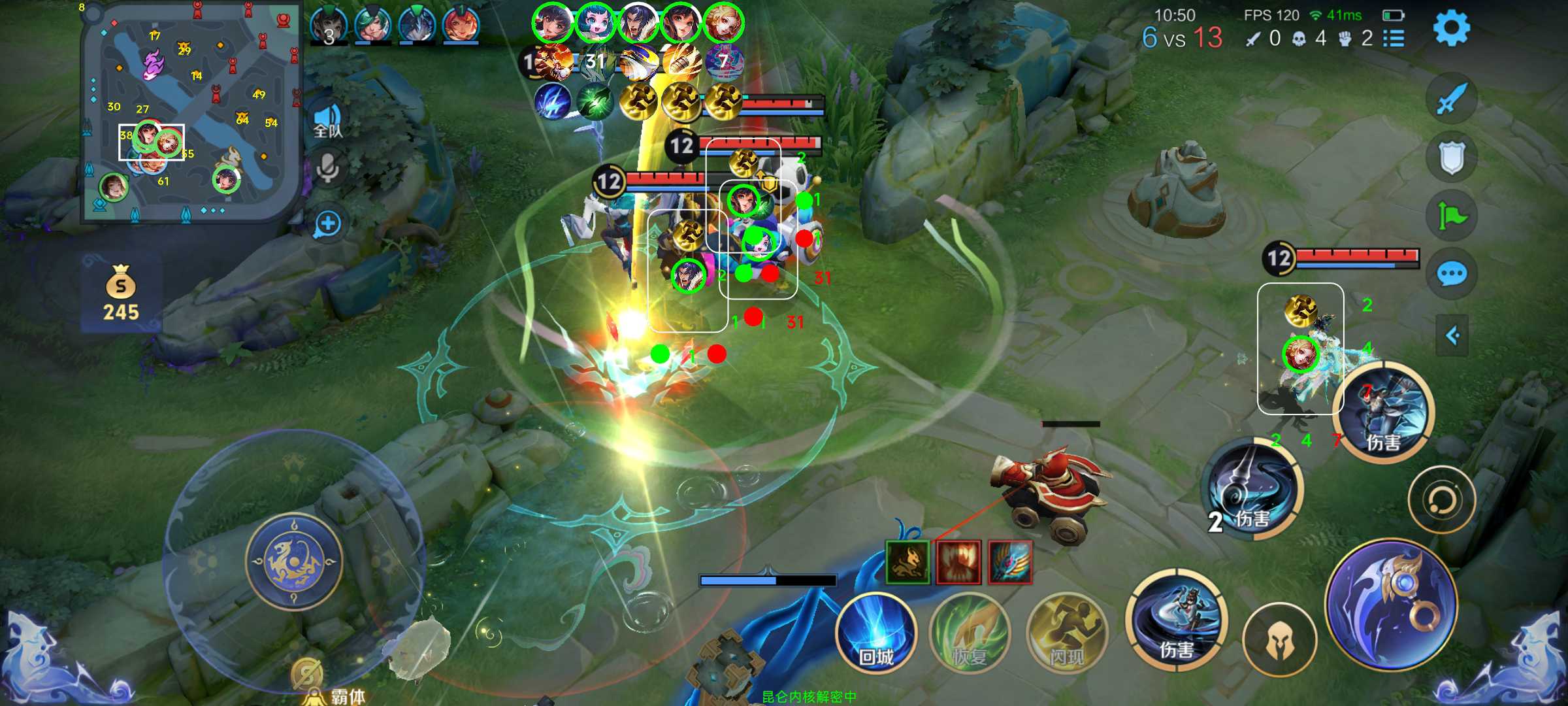Open the blue chat bubble messages
1568x706 pixels.
(1451, 274)
